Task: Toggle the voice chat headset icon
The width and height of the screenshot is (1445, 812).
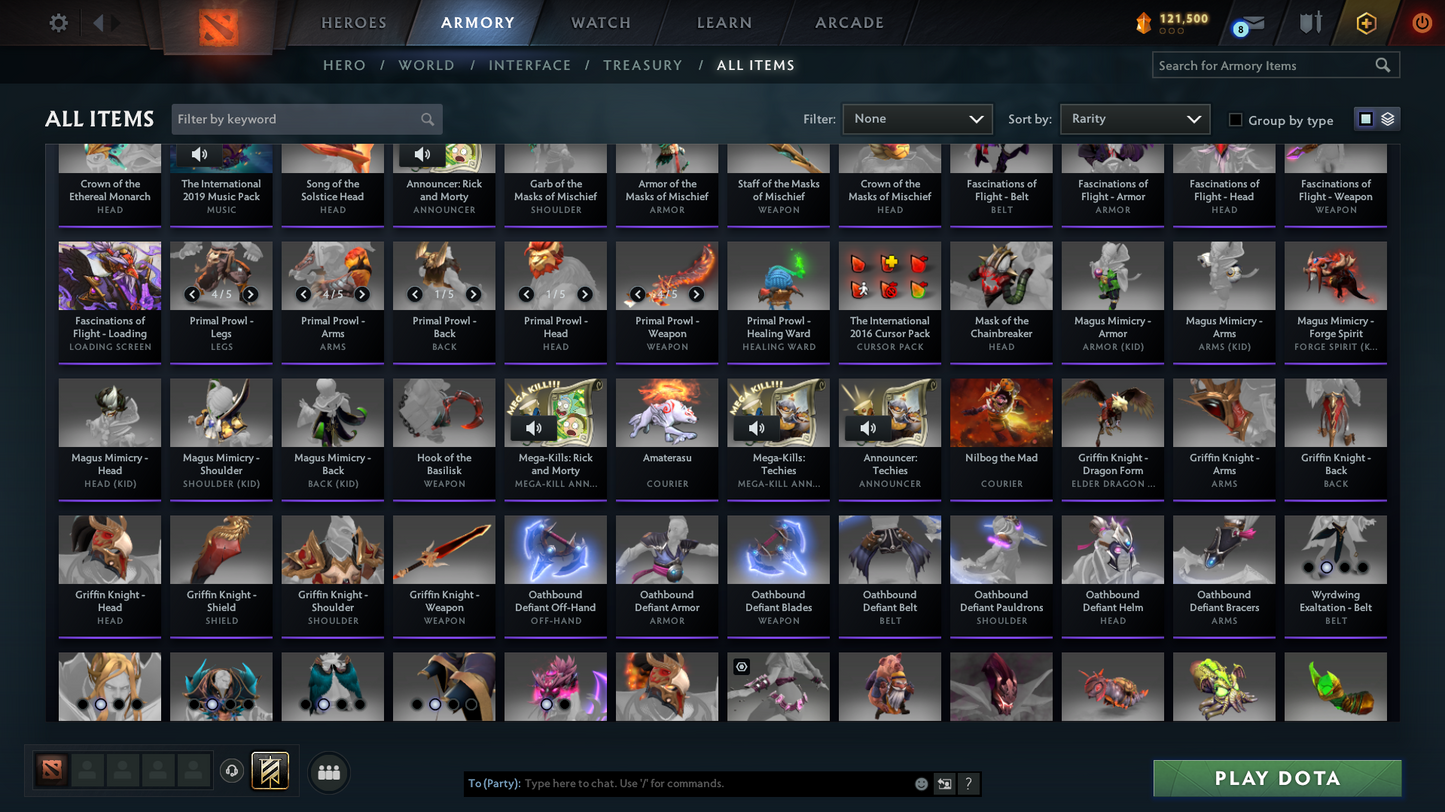Action: pyautogui.click(x=230, y=771)
